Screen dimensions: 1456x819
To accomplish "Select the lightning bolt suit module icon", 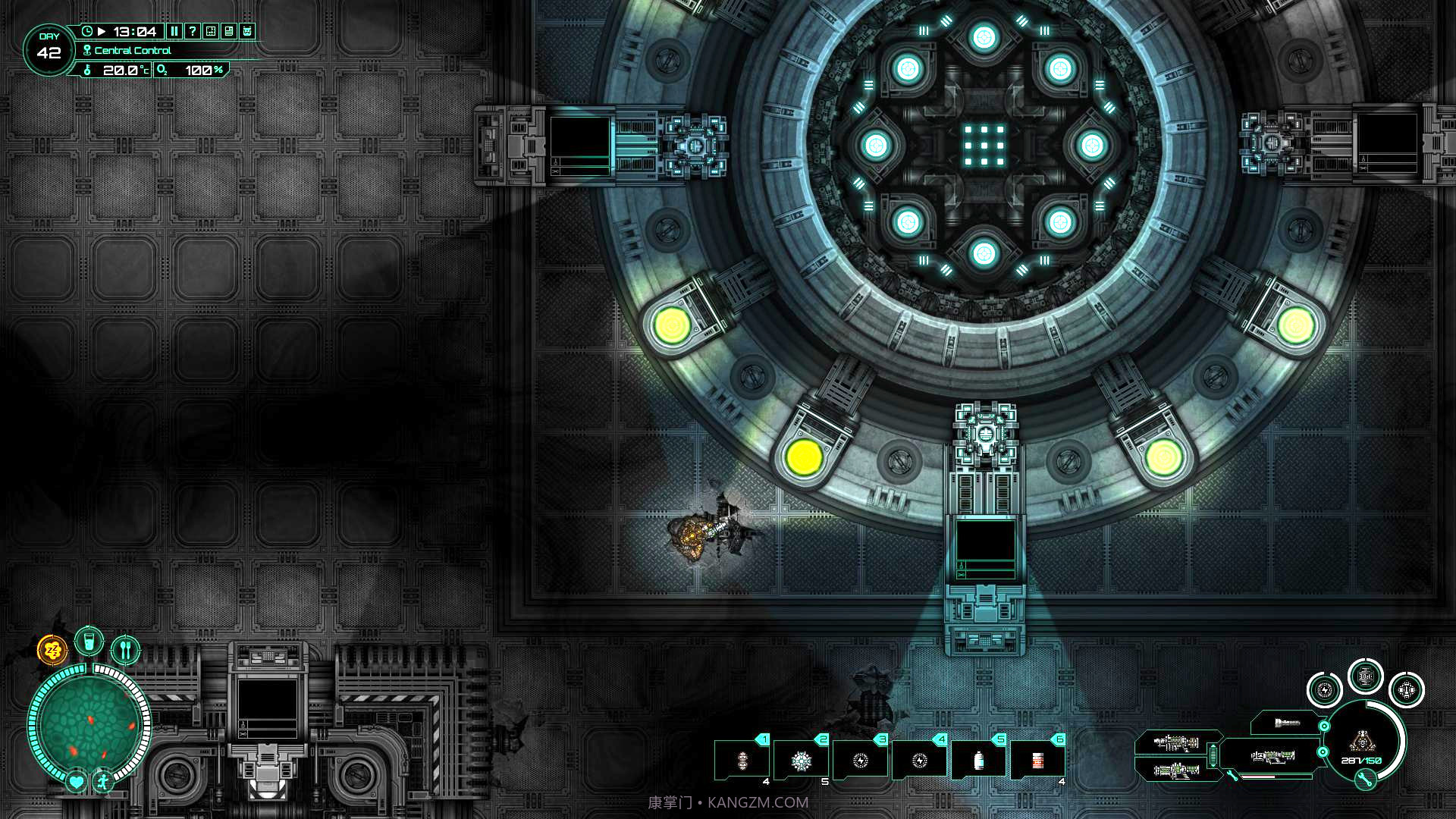I will point(1325,690).
